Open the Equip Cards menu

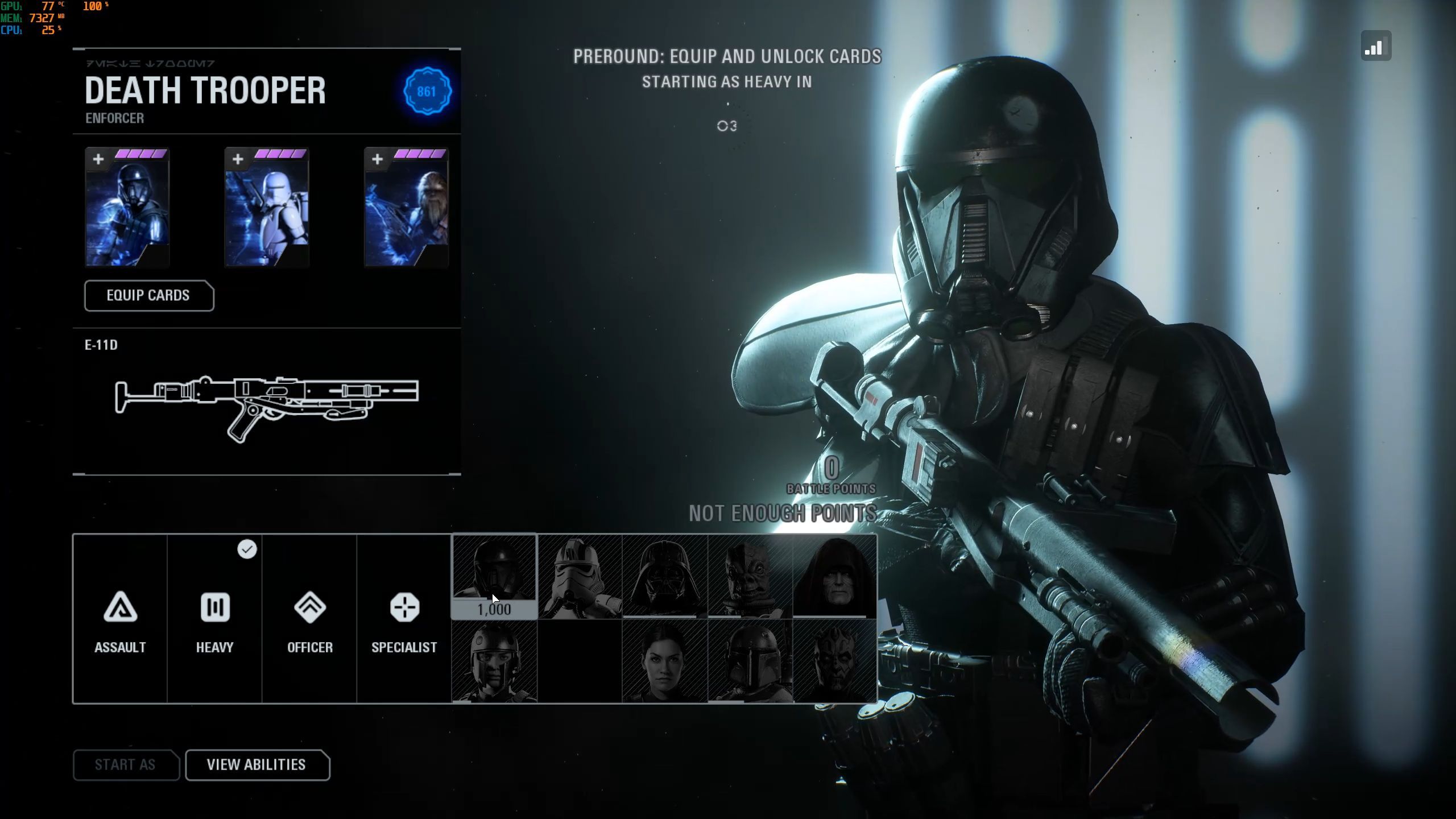click(x=149, y=296)
